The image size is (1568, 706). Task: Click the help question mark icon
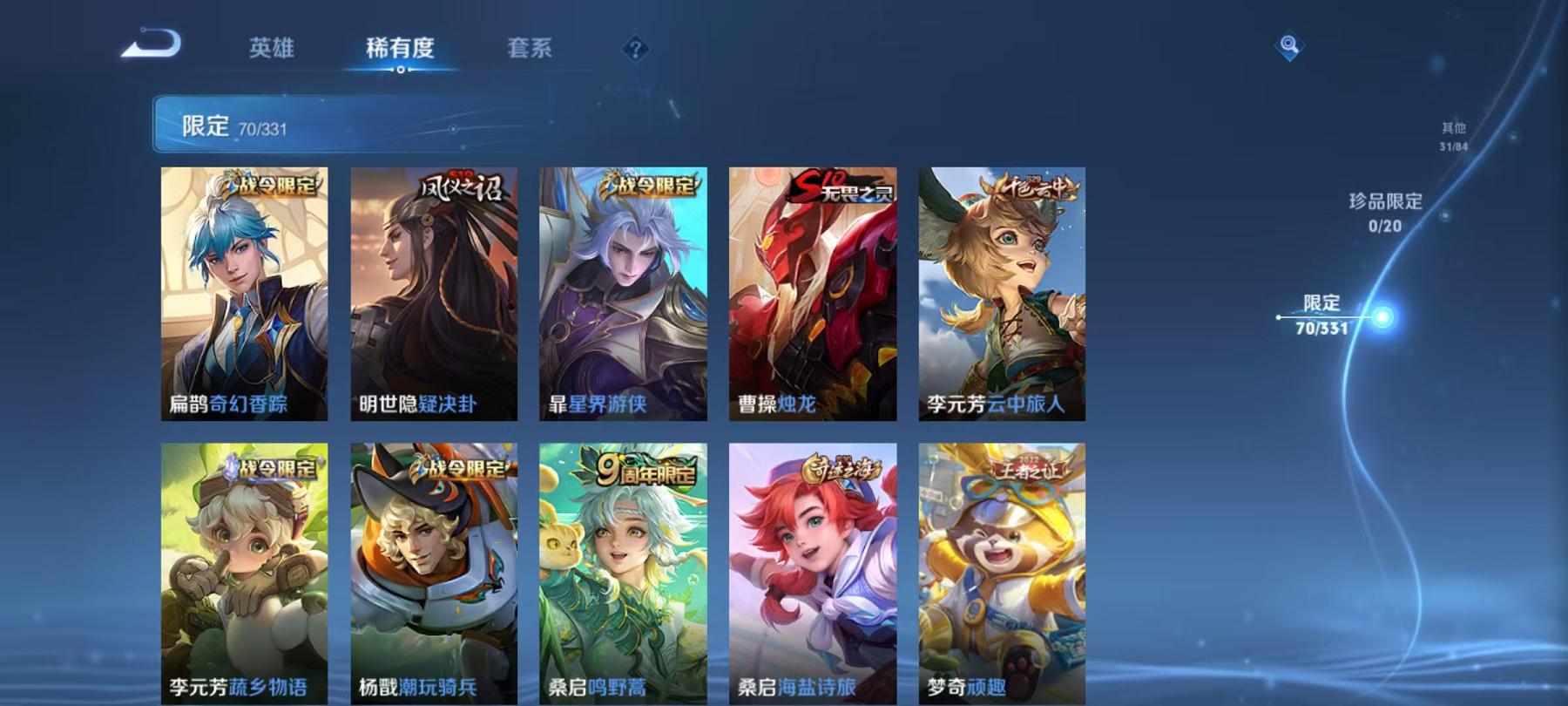(637, 50)
